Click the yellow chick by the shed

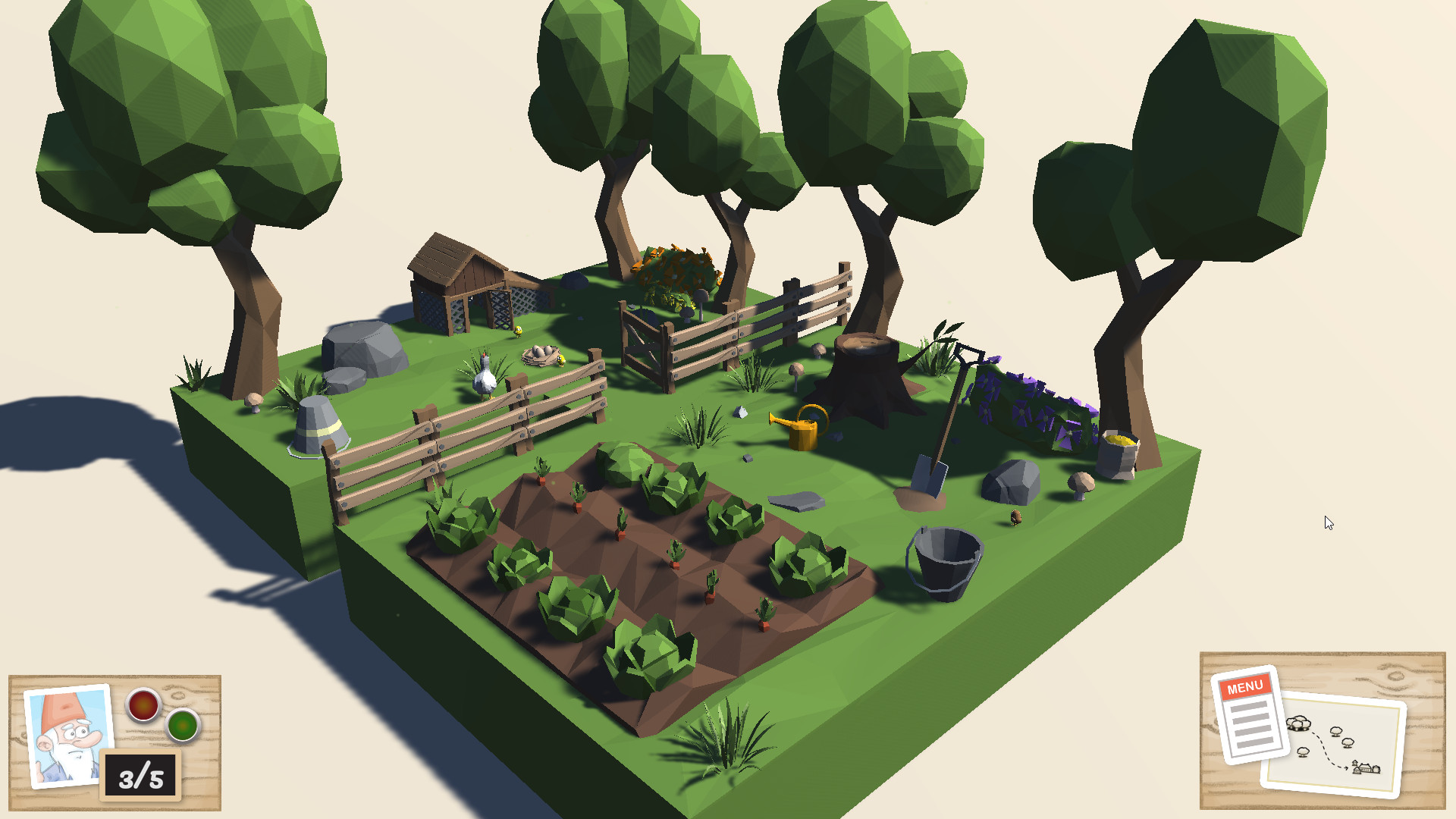tap(518, 331)
